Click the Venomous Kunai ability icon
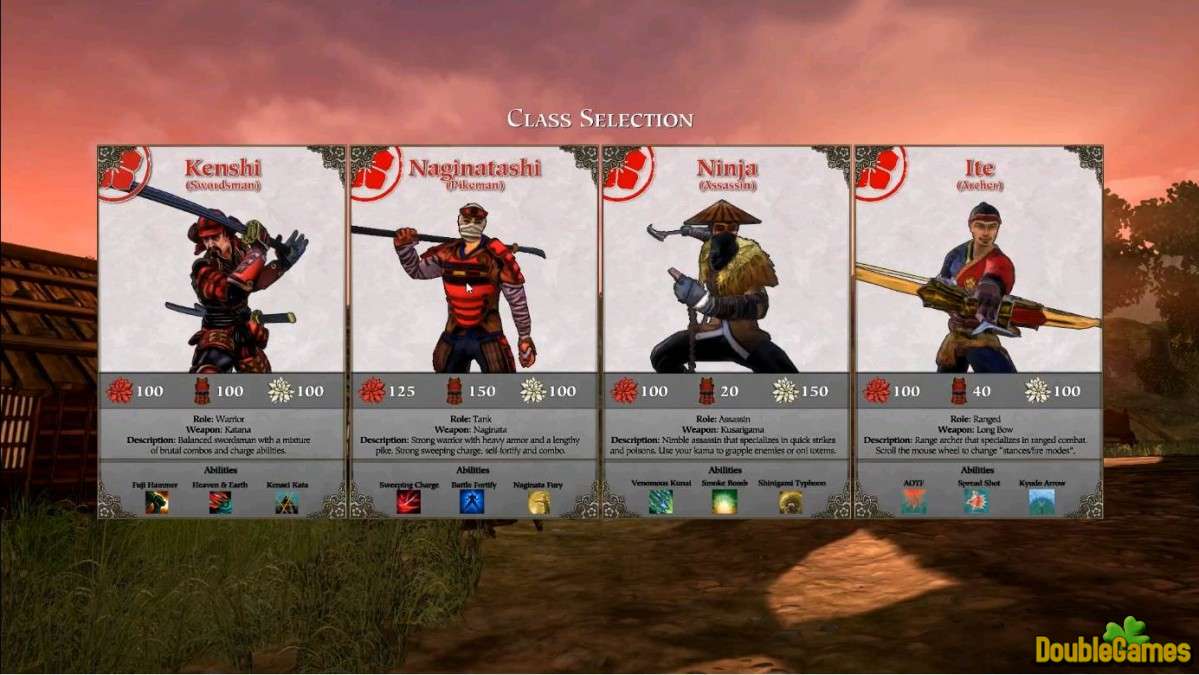The image size is (1199, 675). click(x=661, y=502)
